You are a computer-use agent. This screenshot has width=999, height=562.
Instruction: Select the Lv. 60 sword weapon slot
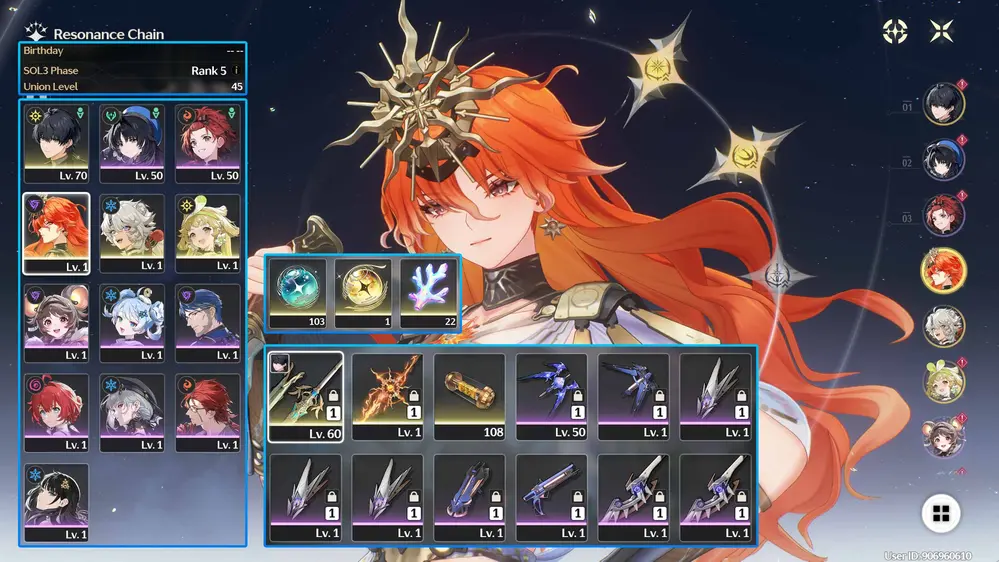[305, 396]
